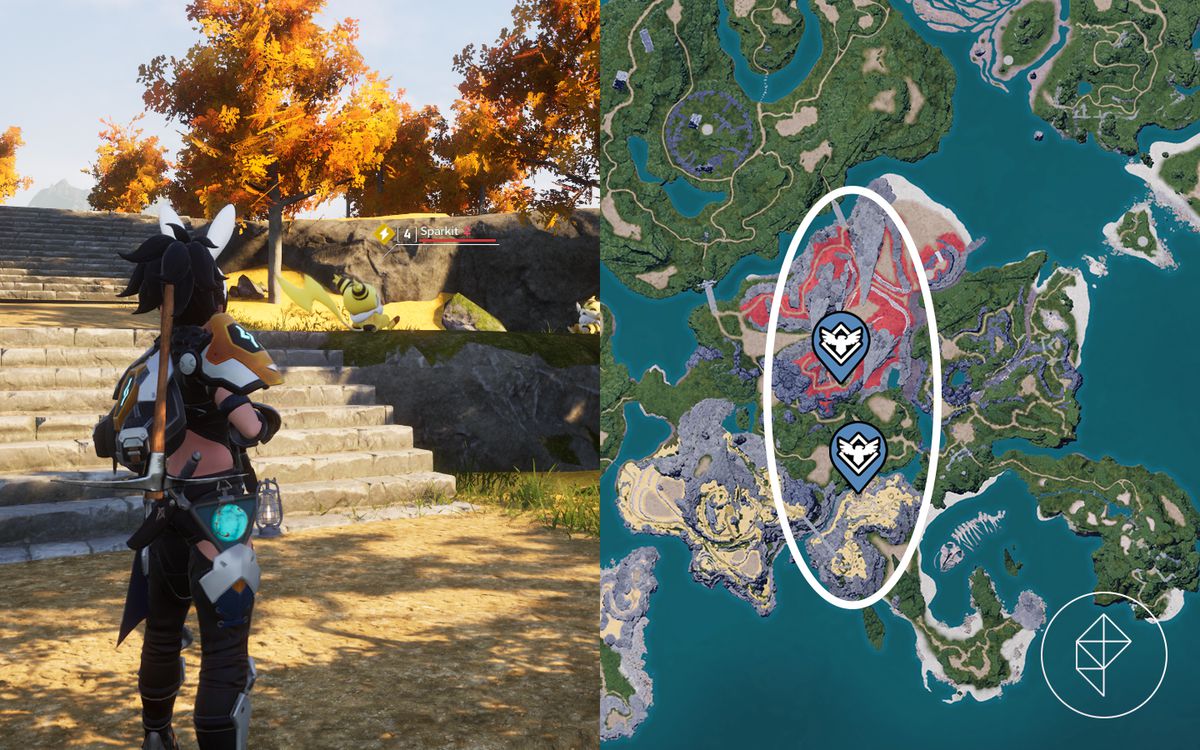Select the fast travel marker on the red volcano
The width and height of the screenshot is (1200, 750).
(840, 343)
